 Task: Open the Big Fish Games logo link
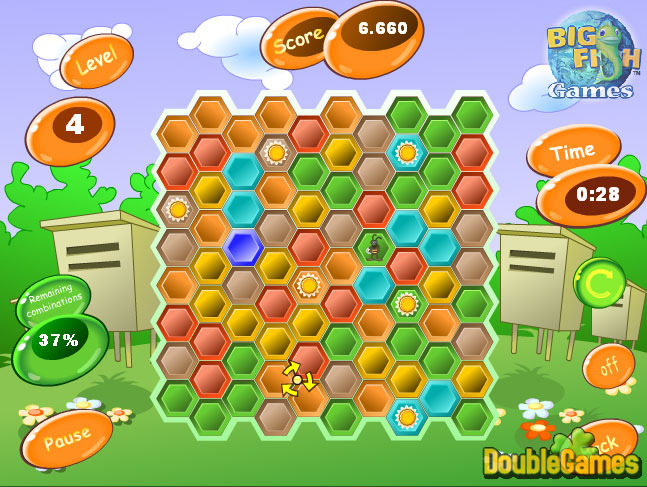tap(591, 57)
